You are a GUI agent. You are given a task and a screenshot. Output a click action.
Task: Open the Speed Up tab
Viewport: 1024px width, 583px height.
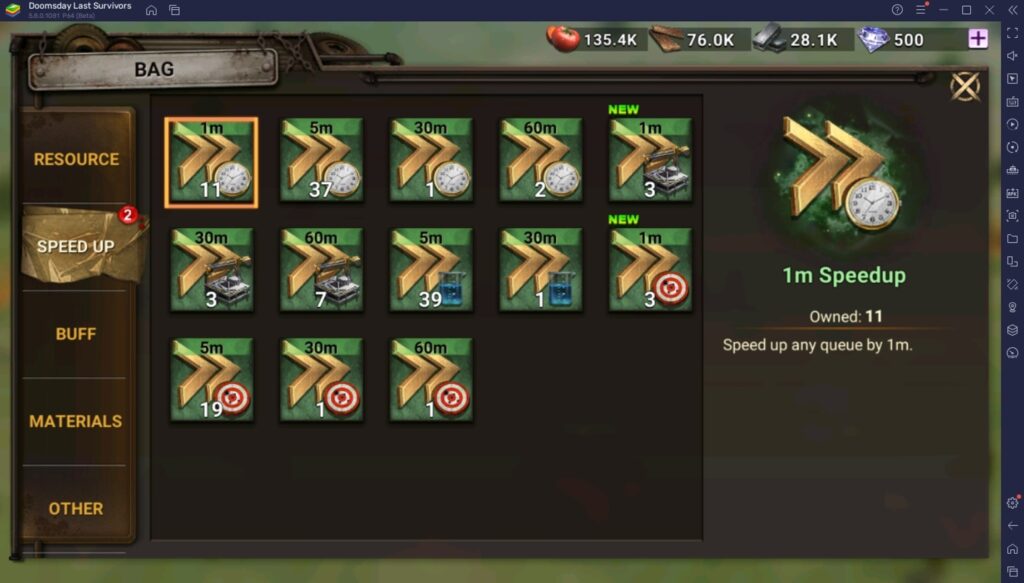click(x=76, y=246)
